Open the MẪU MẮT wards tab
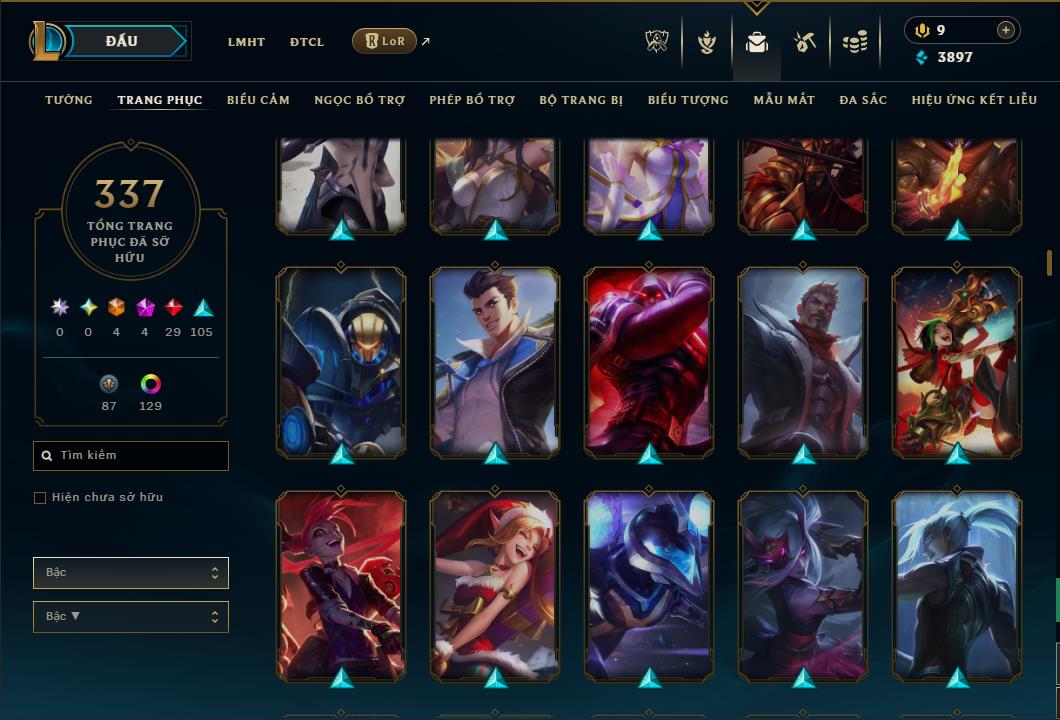1060x720 pixels. 784,100
